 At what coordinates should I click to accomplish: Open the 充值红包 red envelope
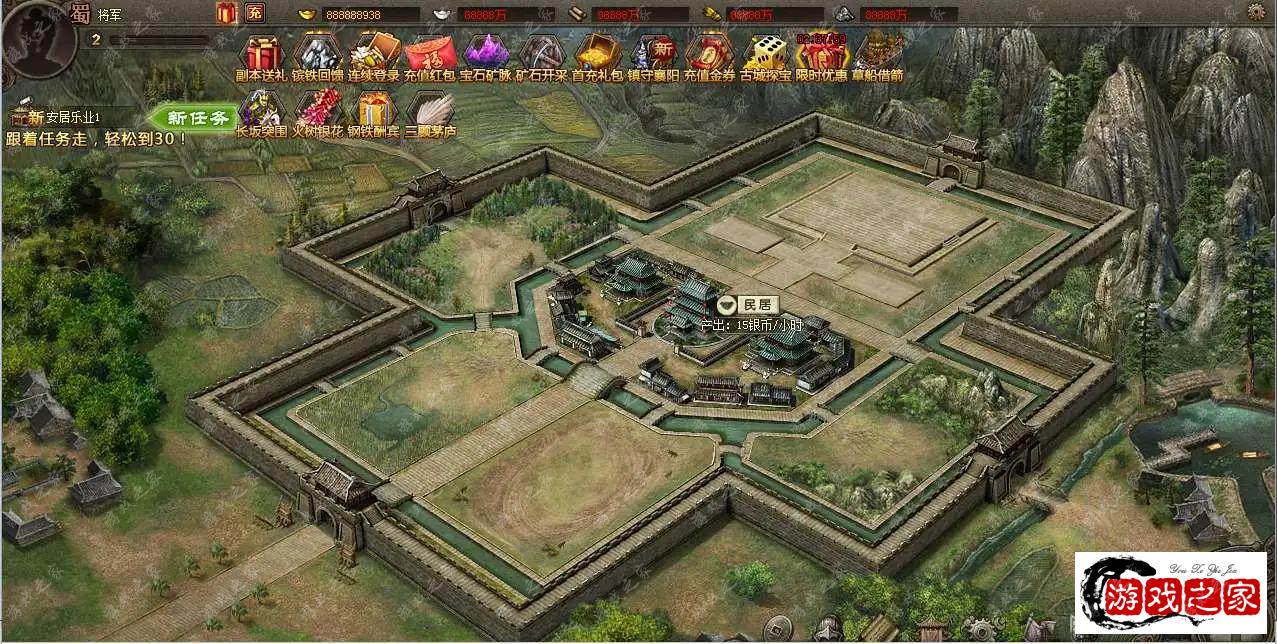coord(430,53)
